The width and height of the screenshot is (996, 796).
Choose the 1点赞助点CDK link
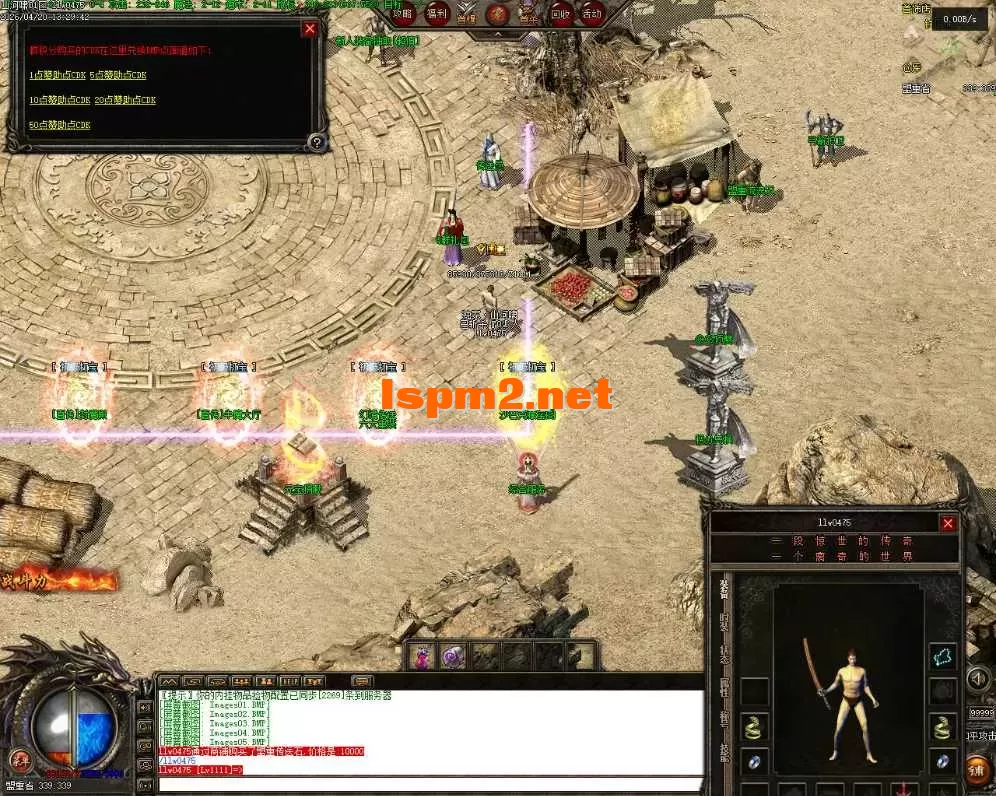tap(58, 75)
